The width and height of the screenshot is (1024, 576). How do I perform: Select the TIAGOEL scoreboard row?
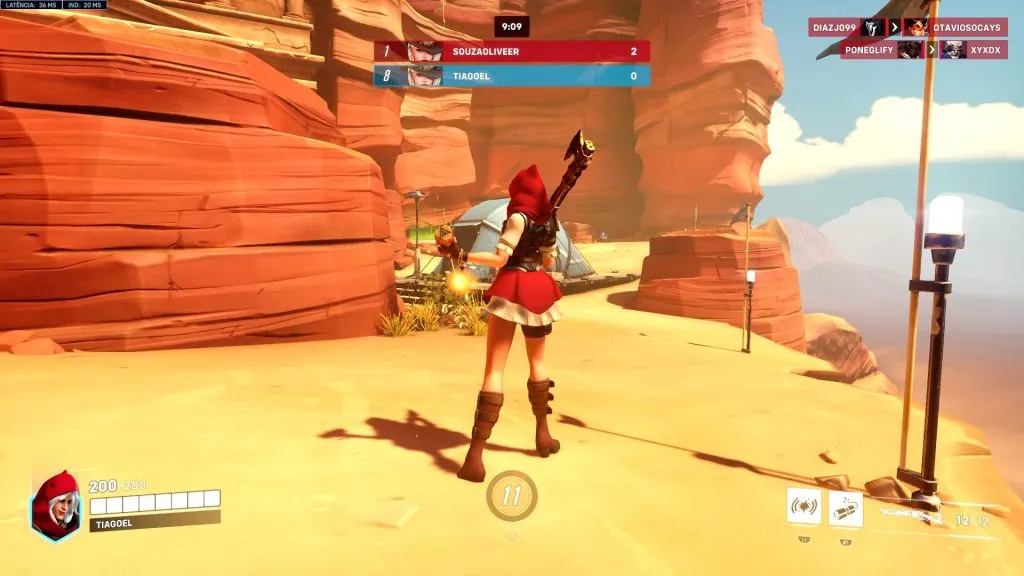pyautogui.click(x=511, y=75)
